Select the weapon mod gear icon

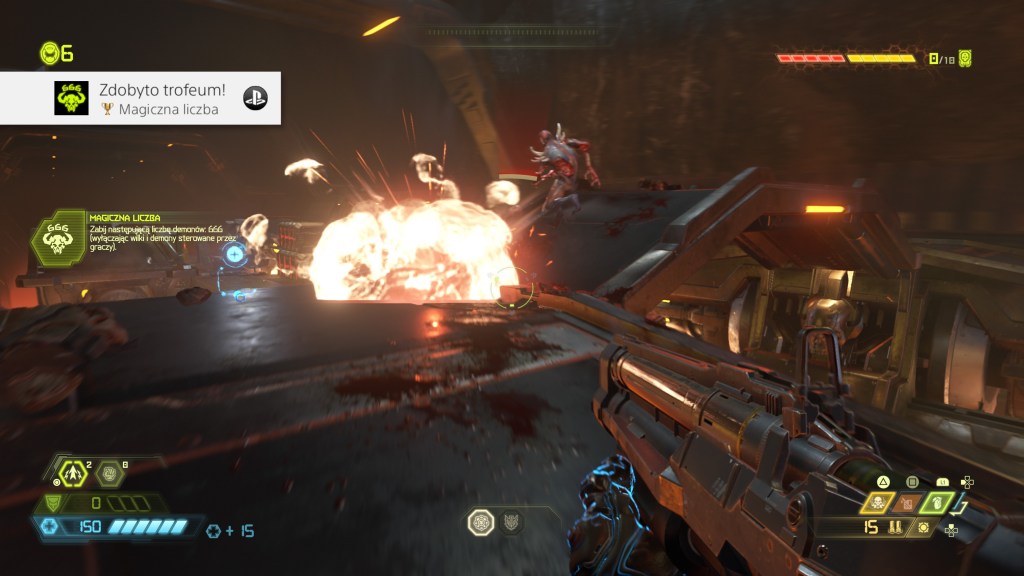tap(922, 527)
